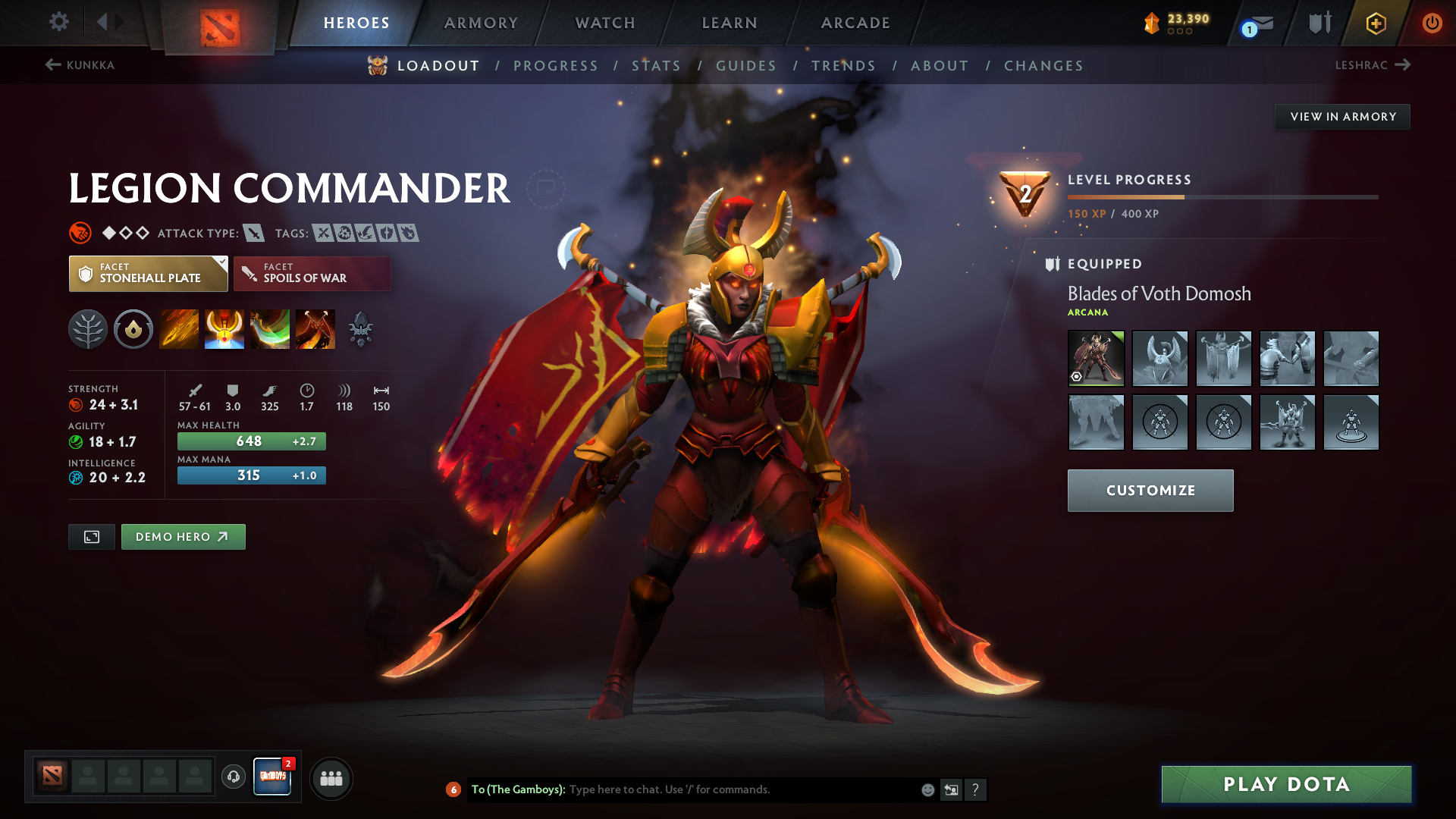1456x819 pixels.
Task: Toggle fullscreen hero portrait view
Action: 91,536
